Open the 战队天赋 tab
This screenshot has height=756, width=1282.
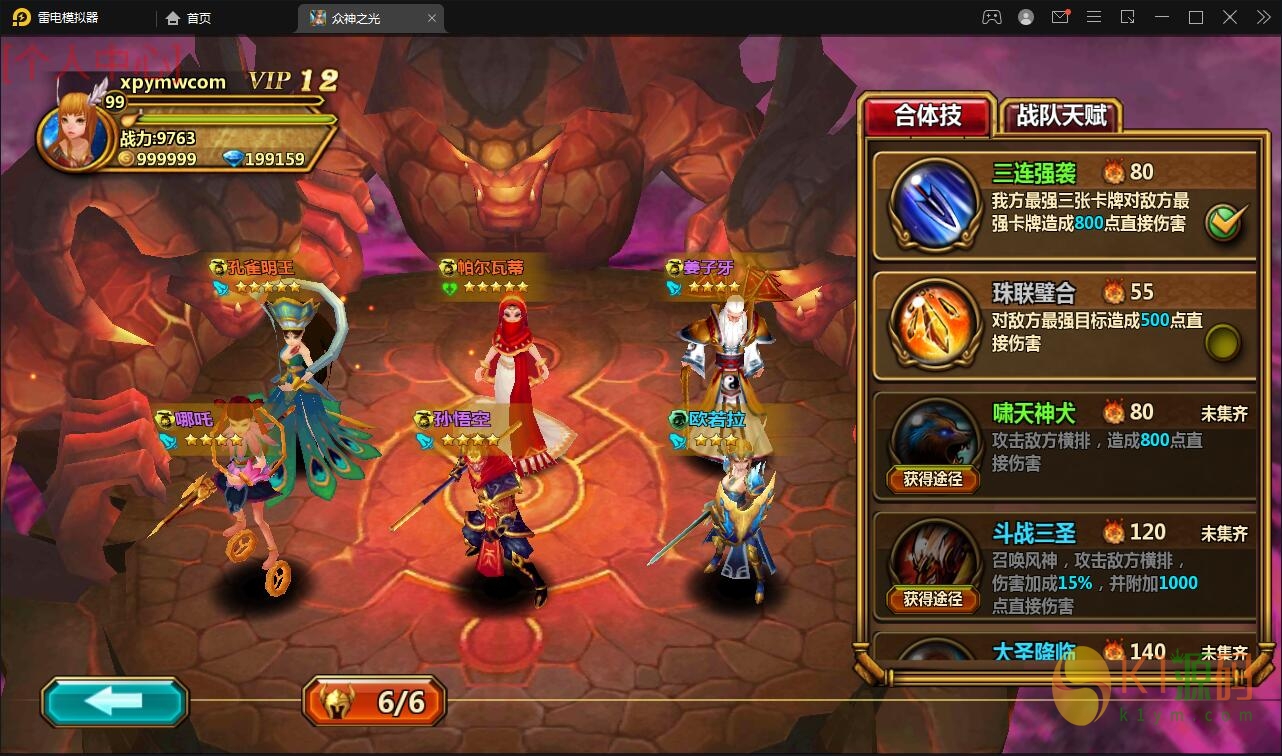pos(1061,116)
